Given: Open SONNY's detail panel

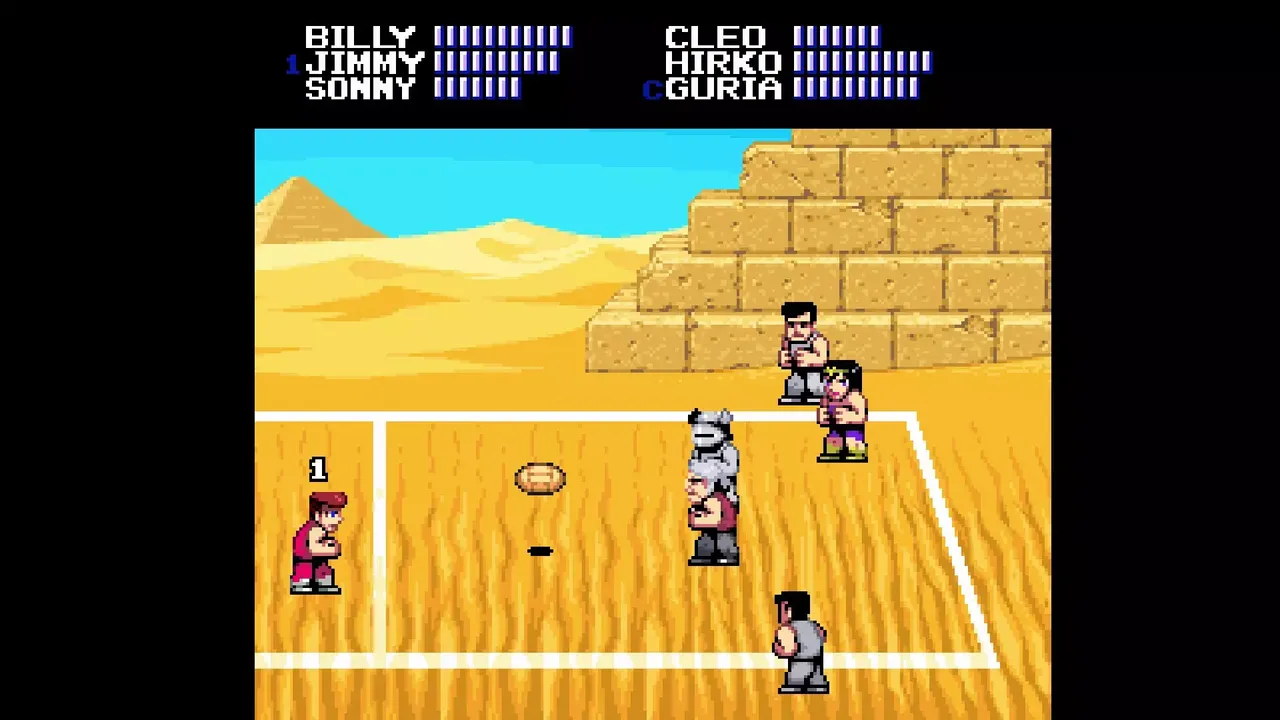Looking at the screenshot, I should 361,90.
